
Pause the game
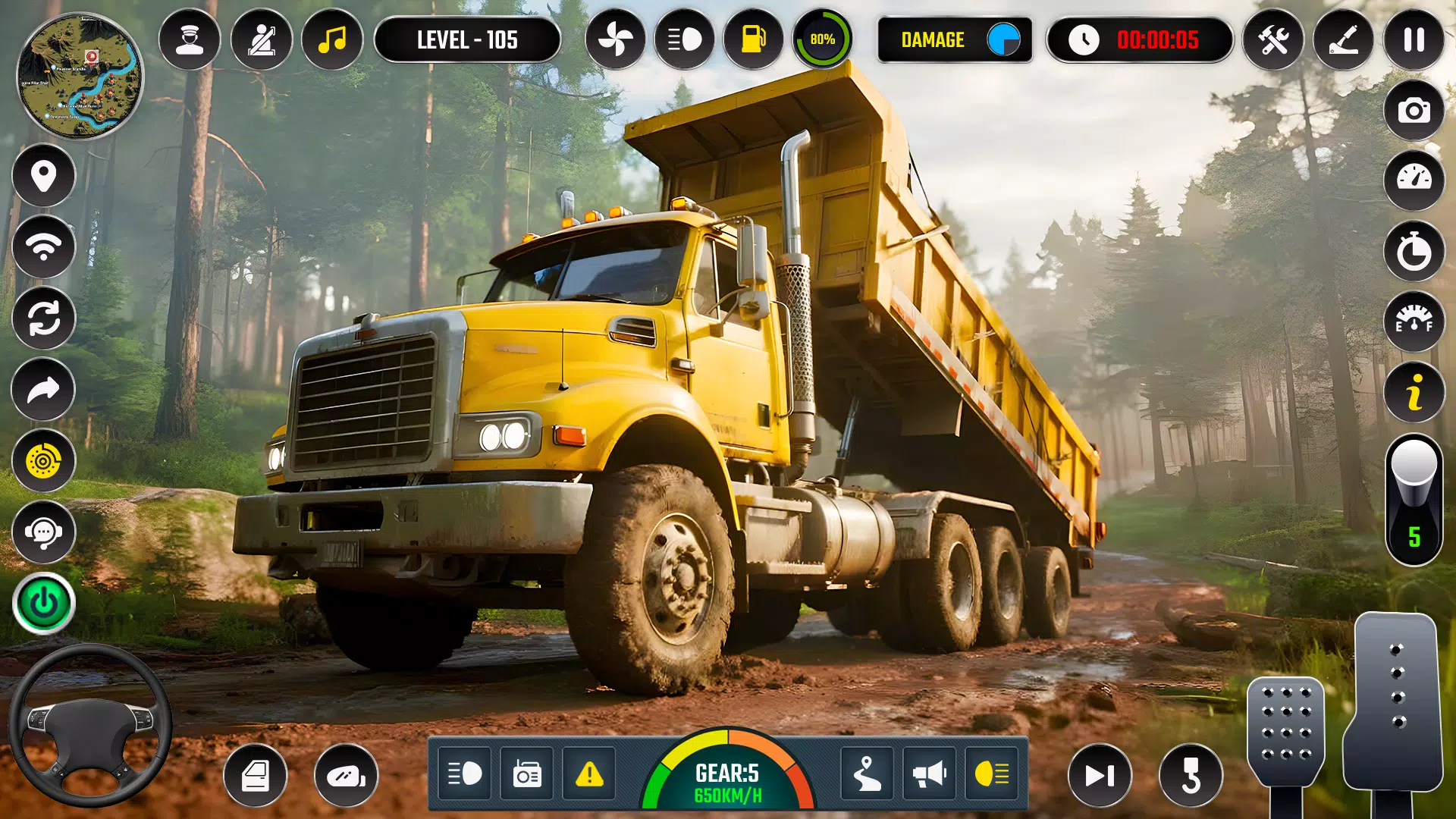pos(1414,39)
